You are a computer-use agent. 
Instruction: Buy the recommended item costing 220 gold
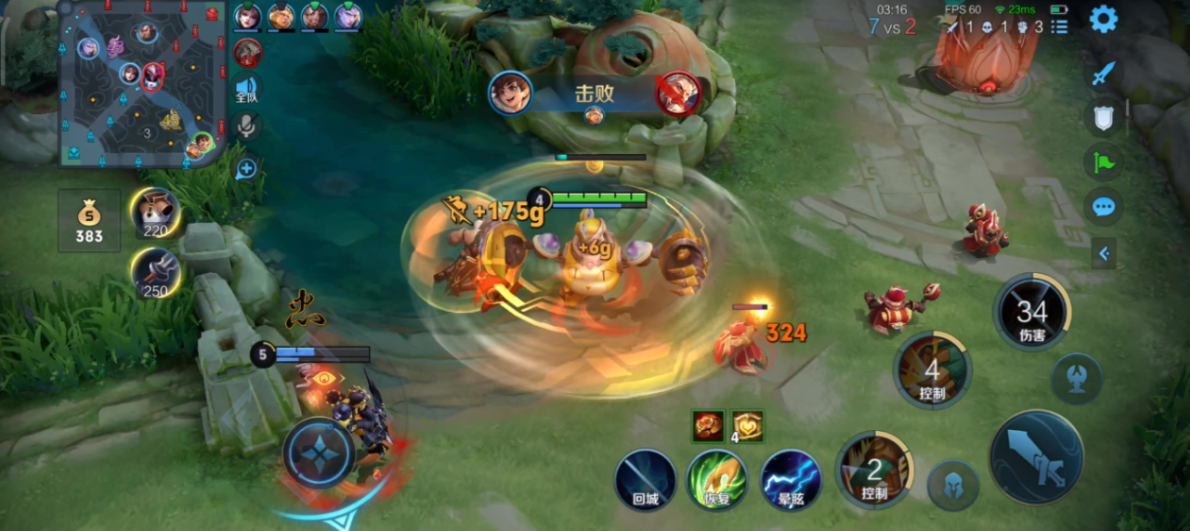[155, 213]
